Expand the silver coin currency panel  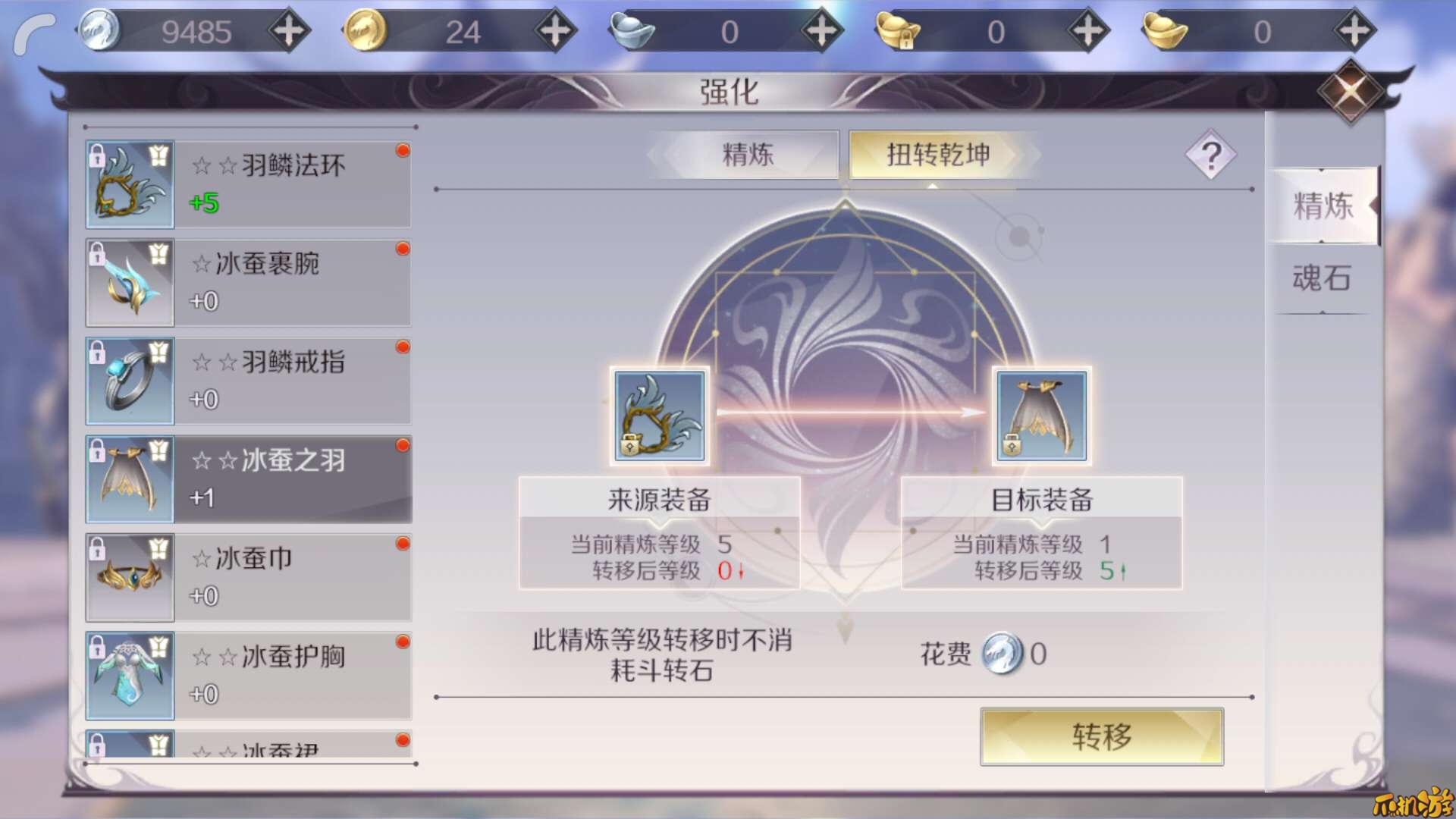pyautogui.click(x=290, y=30)
